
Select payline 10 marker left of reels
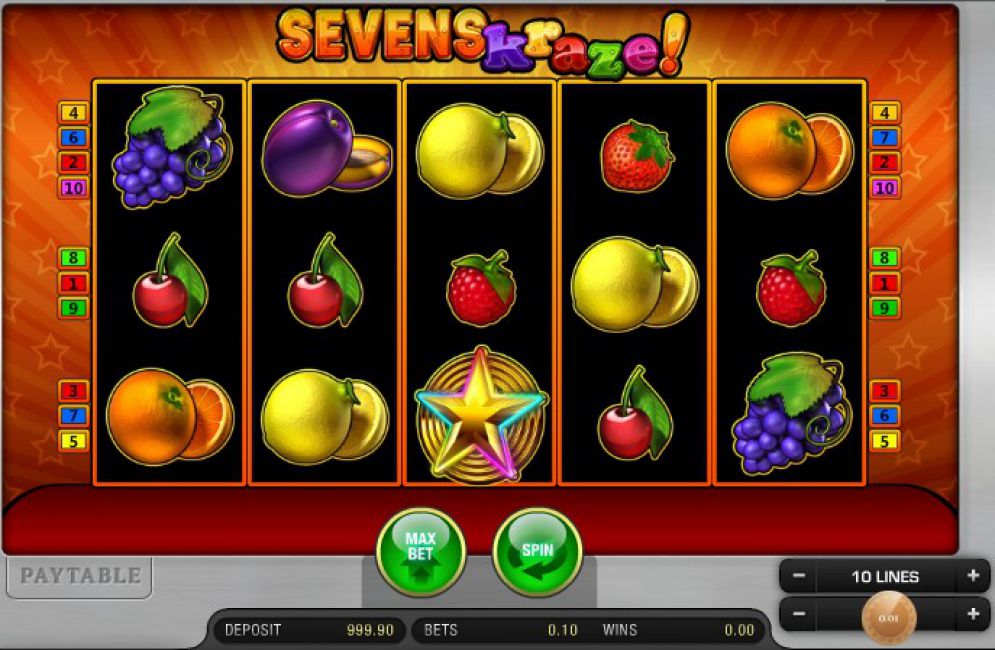[x=73, y=188]
